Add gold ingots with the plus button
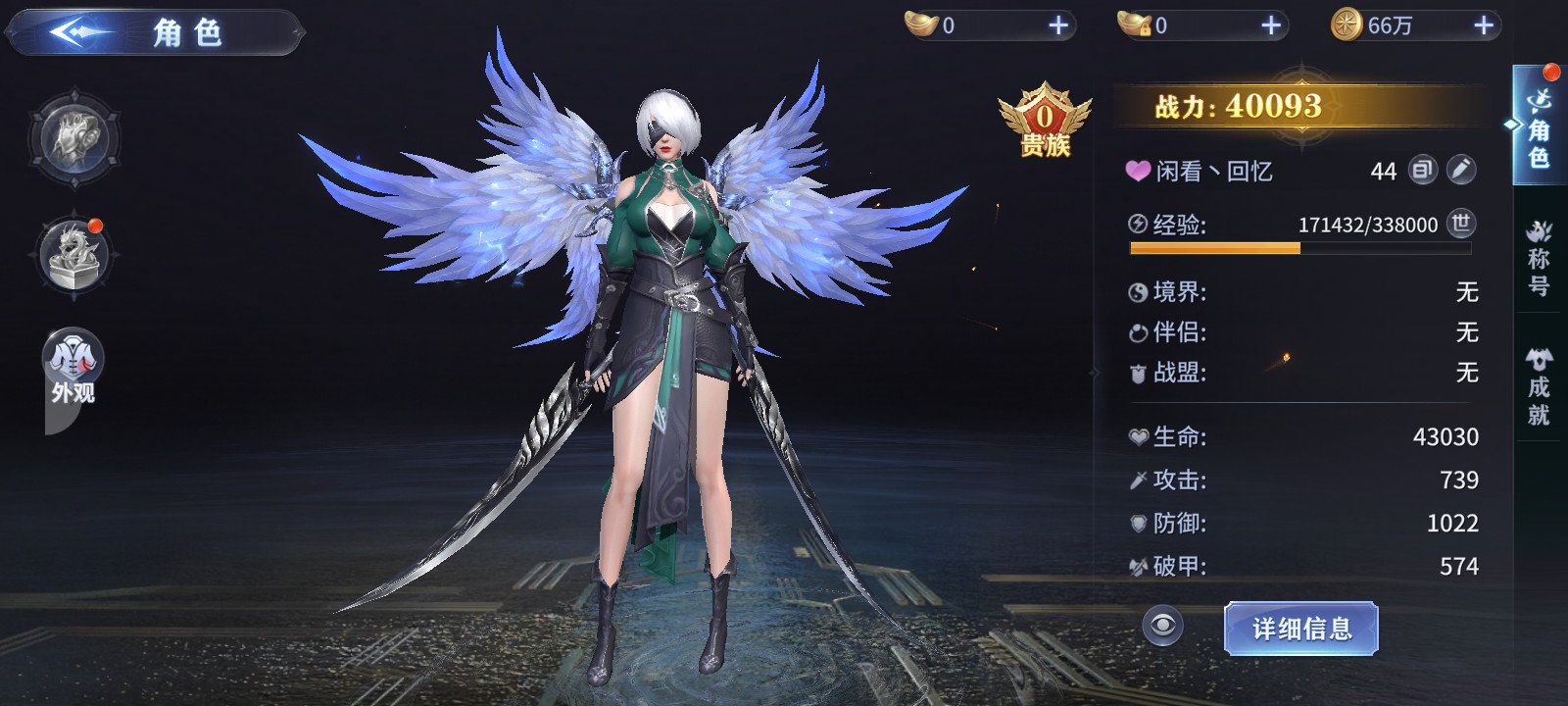This screenshot has height=706, width=1568. pos(1058,25)
